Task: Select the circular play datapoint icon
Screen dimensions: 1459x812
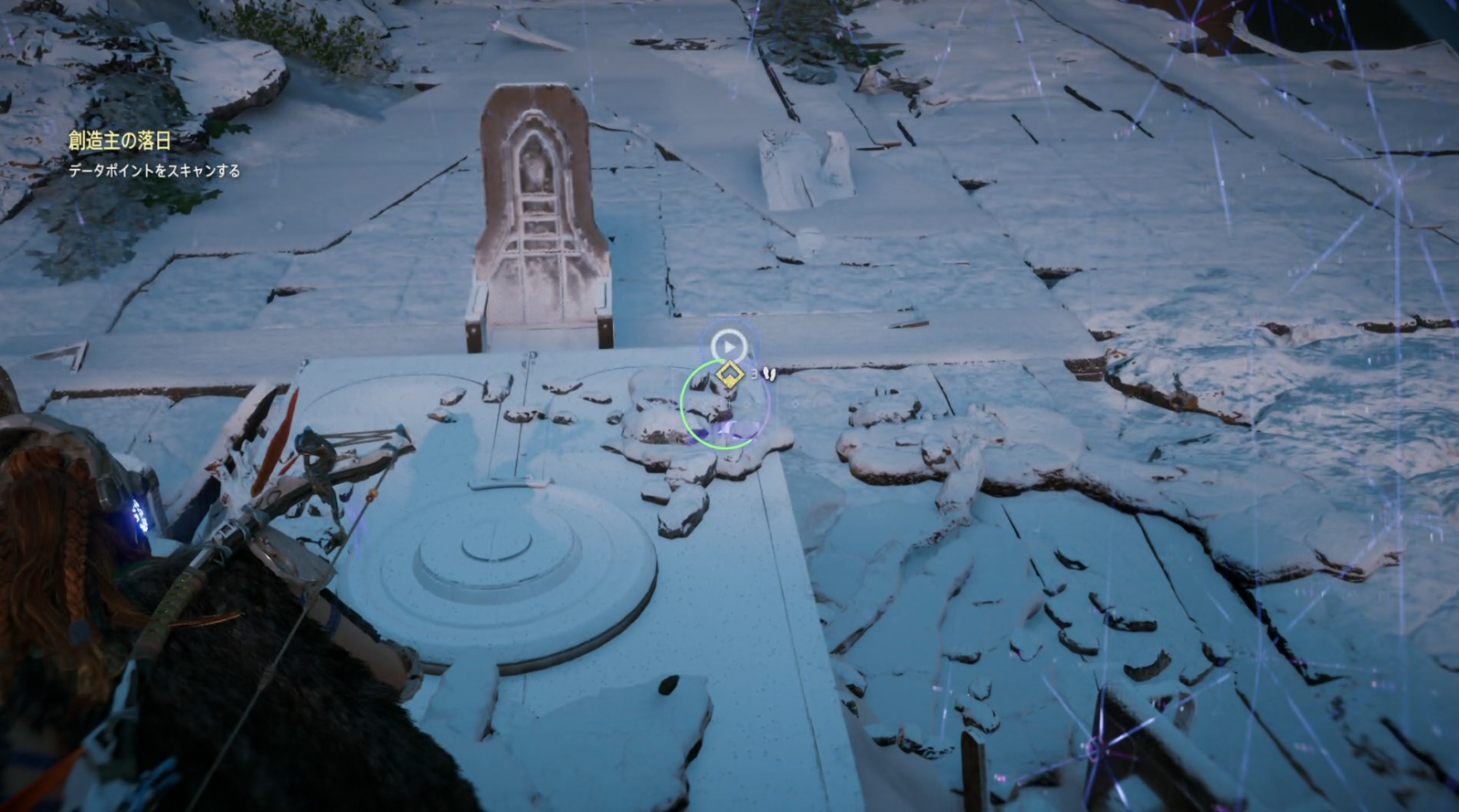Action: click(x=728, y=346)
